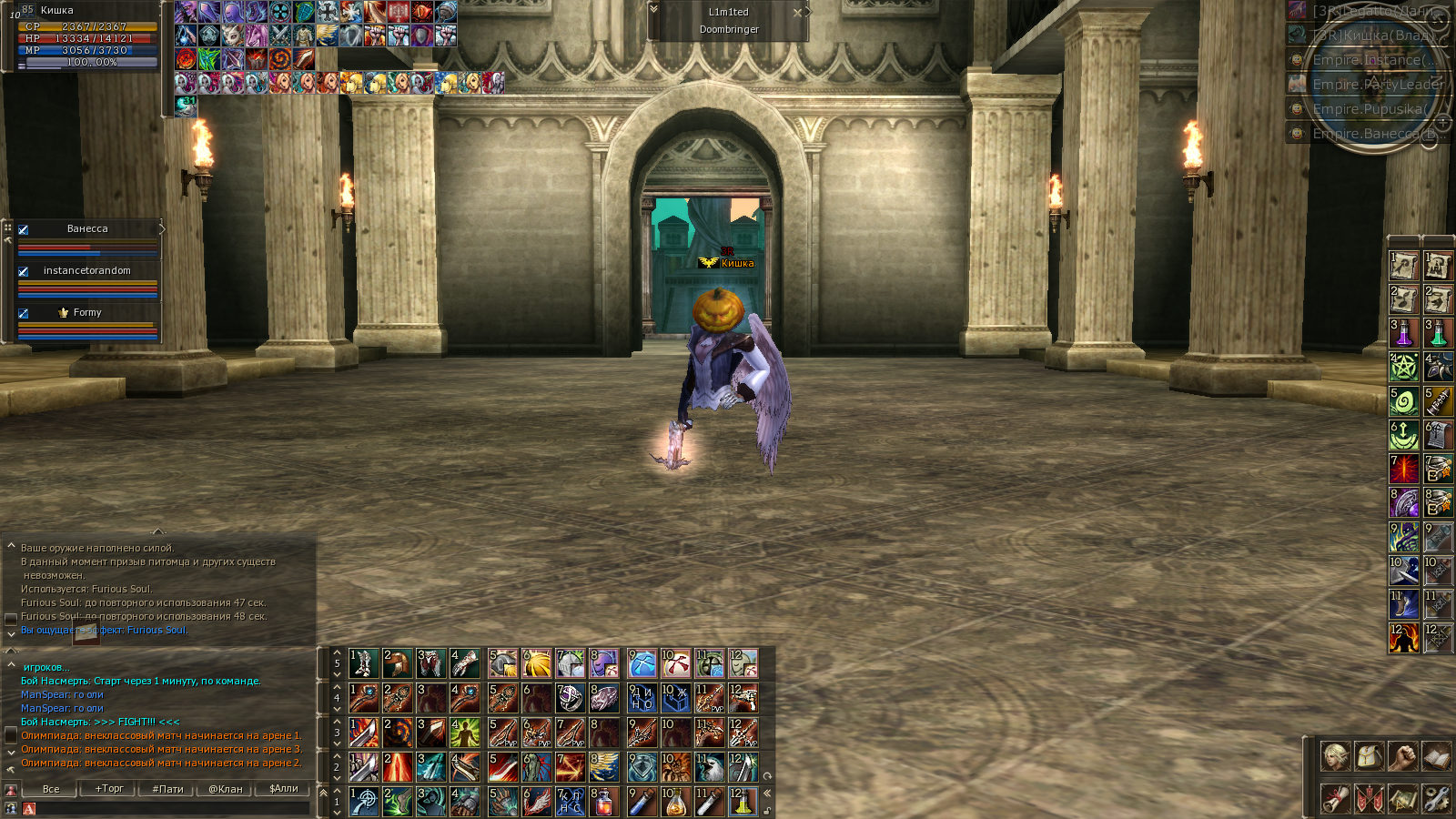Switch to the Все chat tab
This screenshot has width=1456, height=819.
pyautogui.click(x=51, y=789)
